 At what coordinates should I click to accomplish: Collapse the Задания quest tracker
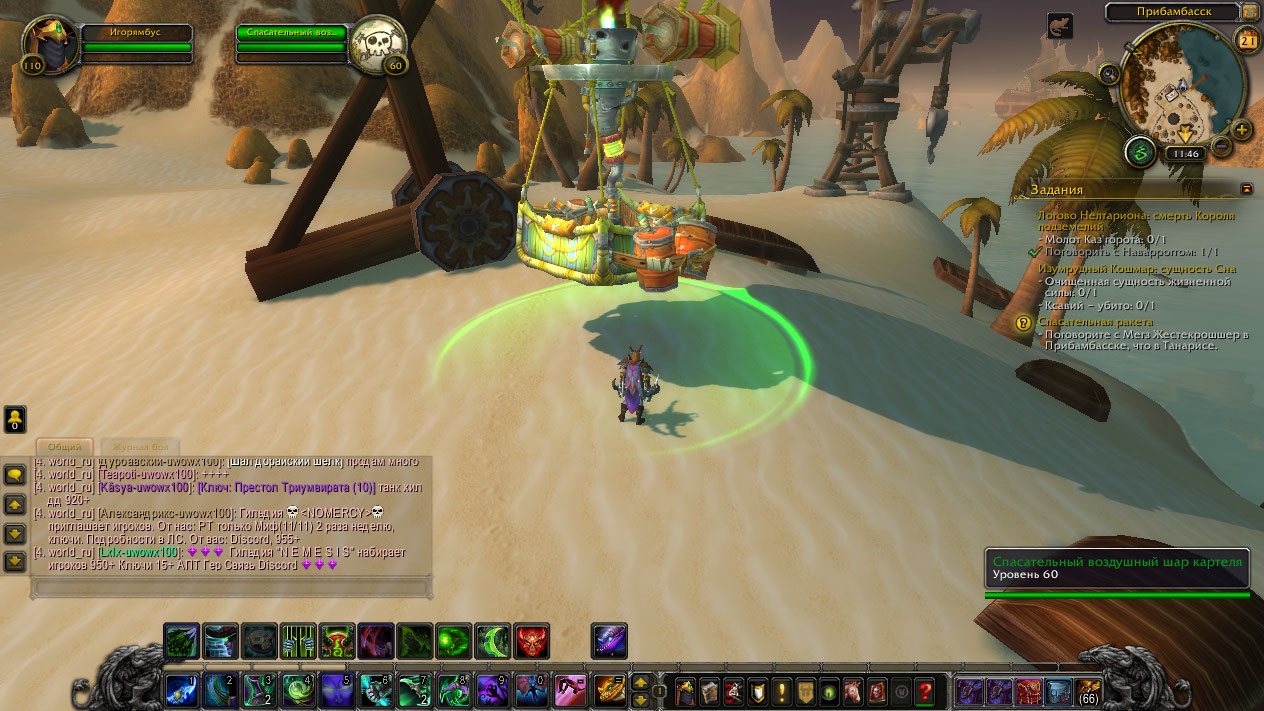pos(1246,188)
